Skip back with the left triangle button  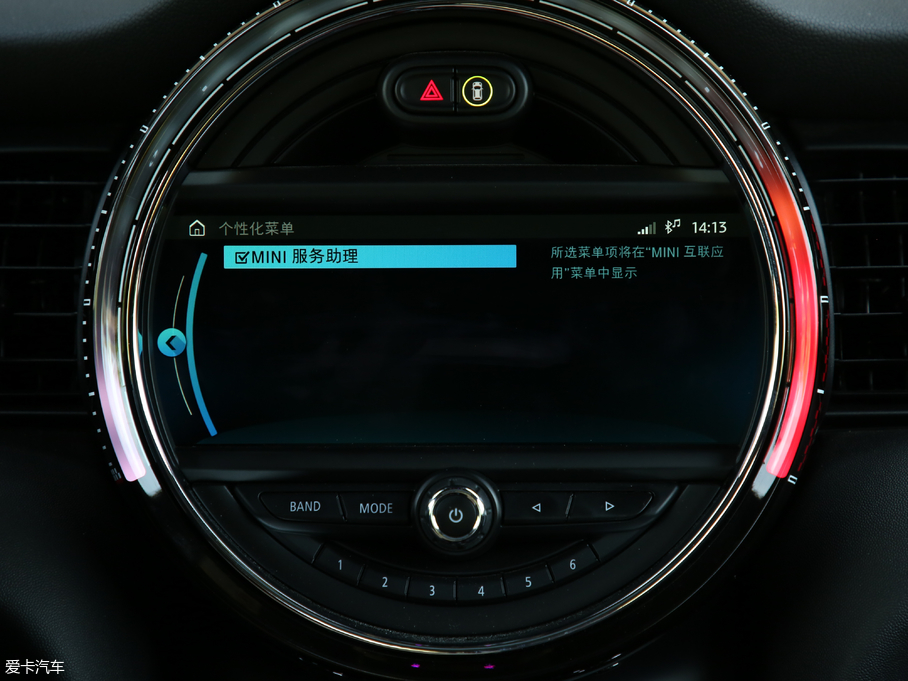(536, 507)
